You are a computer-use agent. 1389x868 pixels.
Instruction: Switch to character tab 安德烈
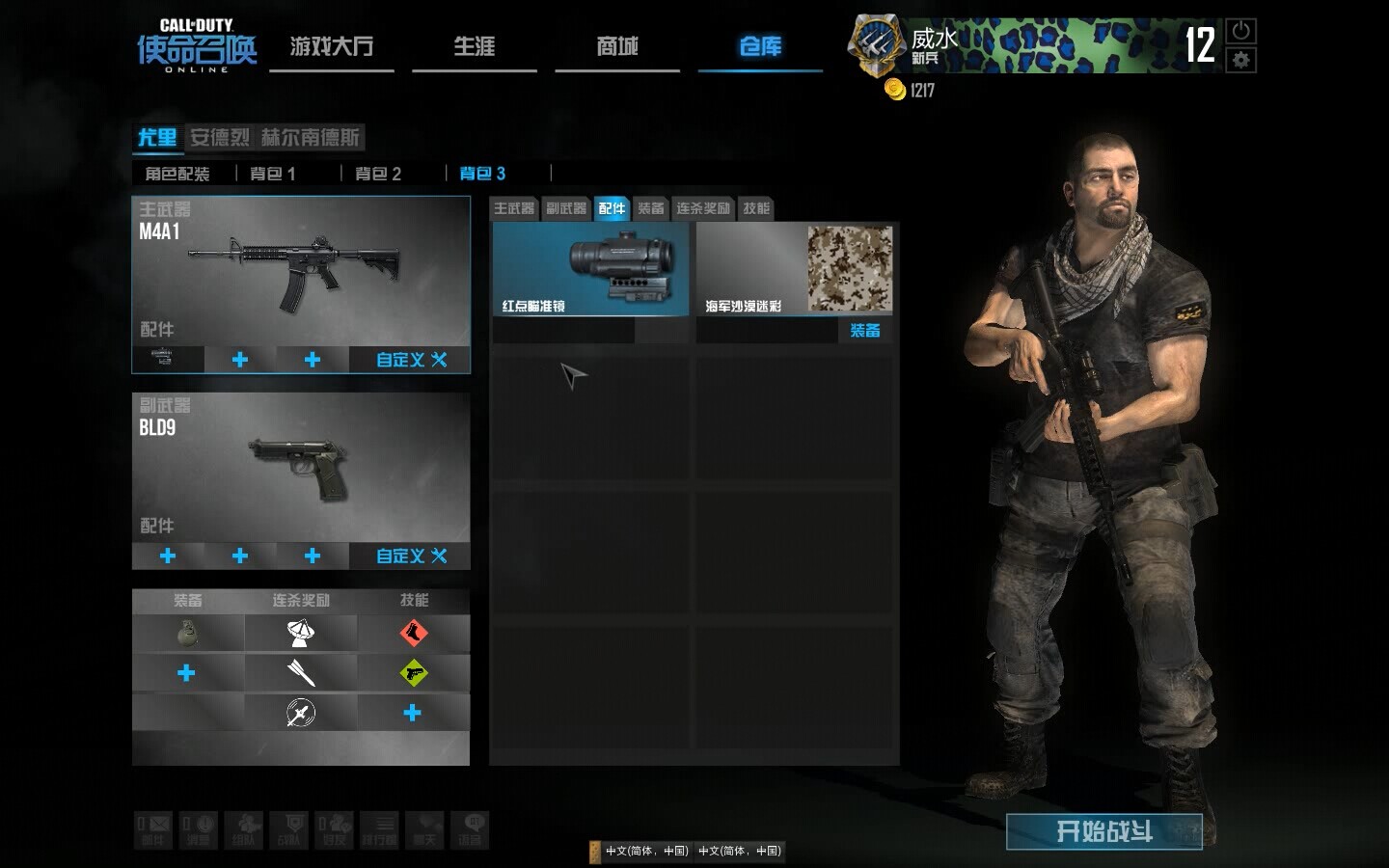(x=219, y=137)
